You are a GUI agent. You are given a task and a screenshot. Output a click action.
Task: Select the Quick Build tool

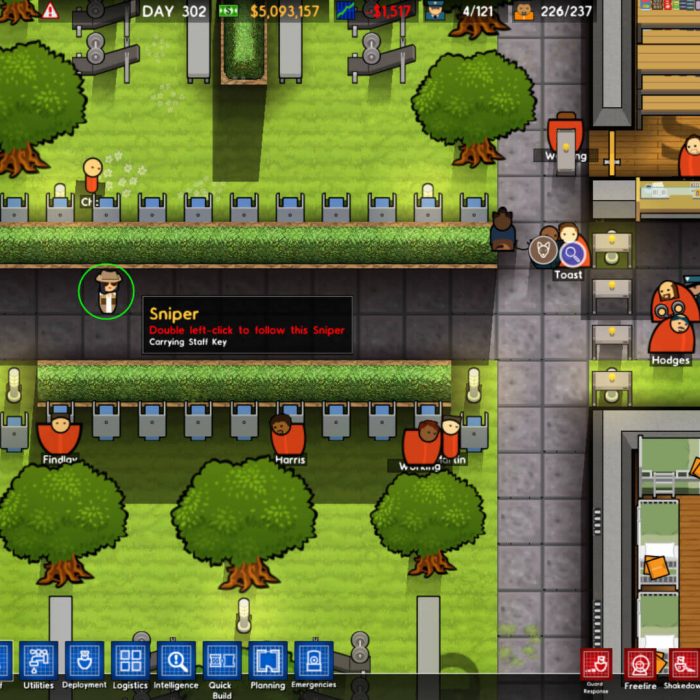[222, 662]
